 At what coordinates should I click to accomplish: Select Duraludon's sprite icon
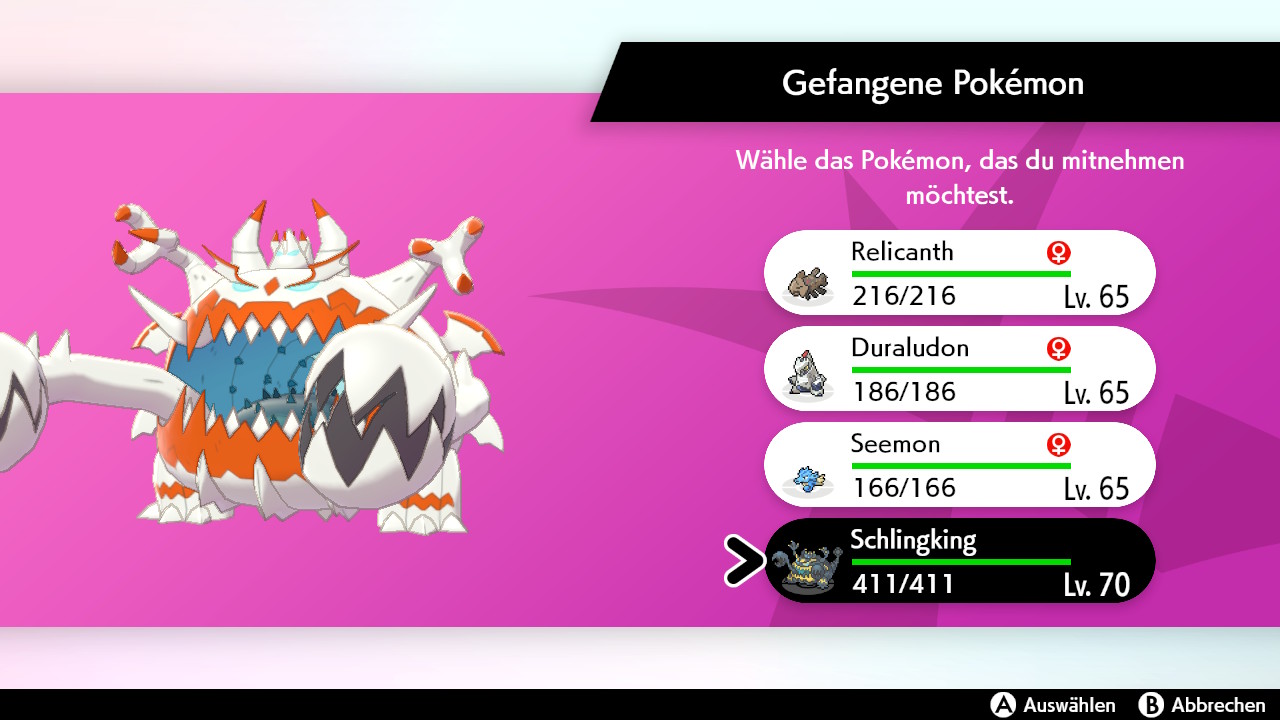806,374
